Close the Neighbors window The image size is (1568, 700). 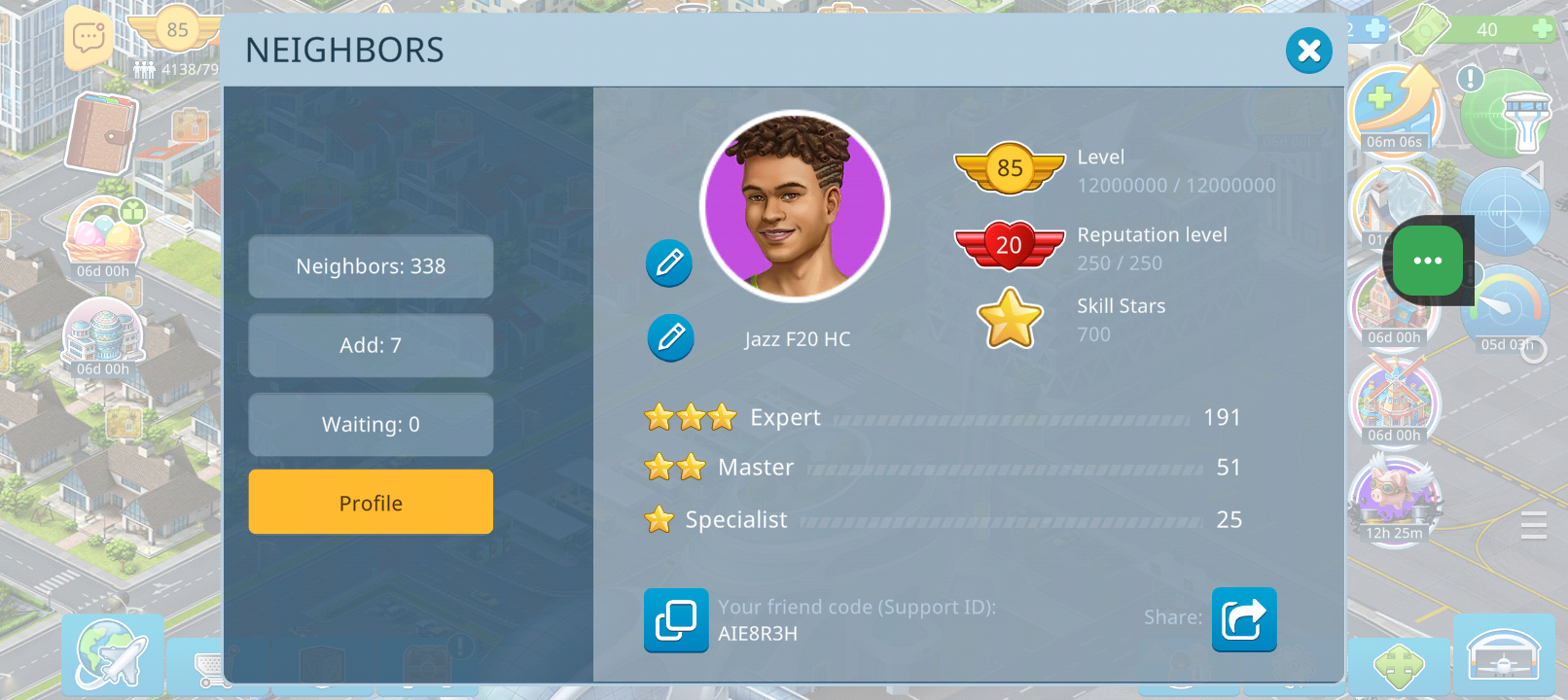(x=1308, y=51)
